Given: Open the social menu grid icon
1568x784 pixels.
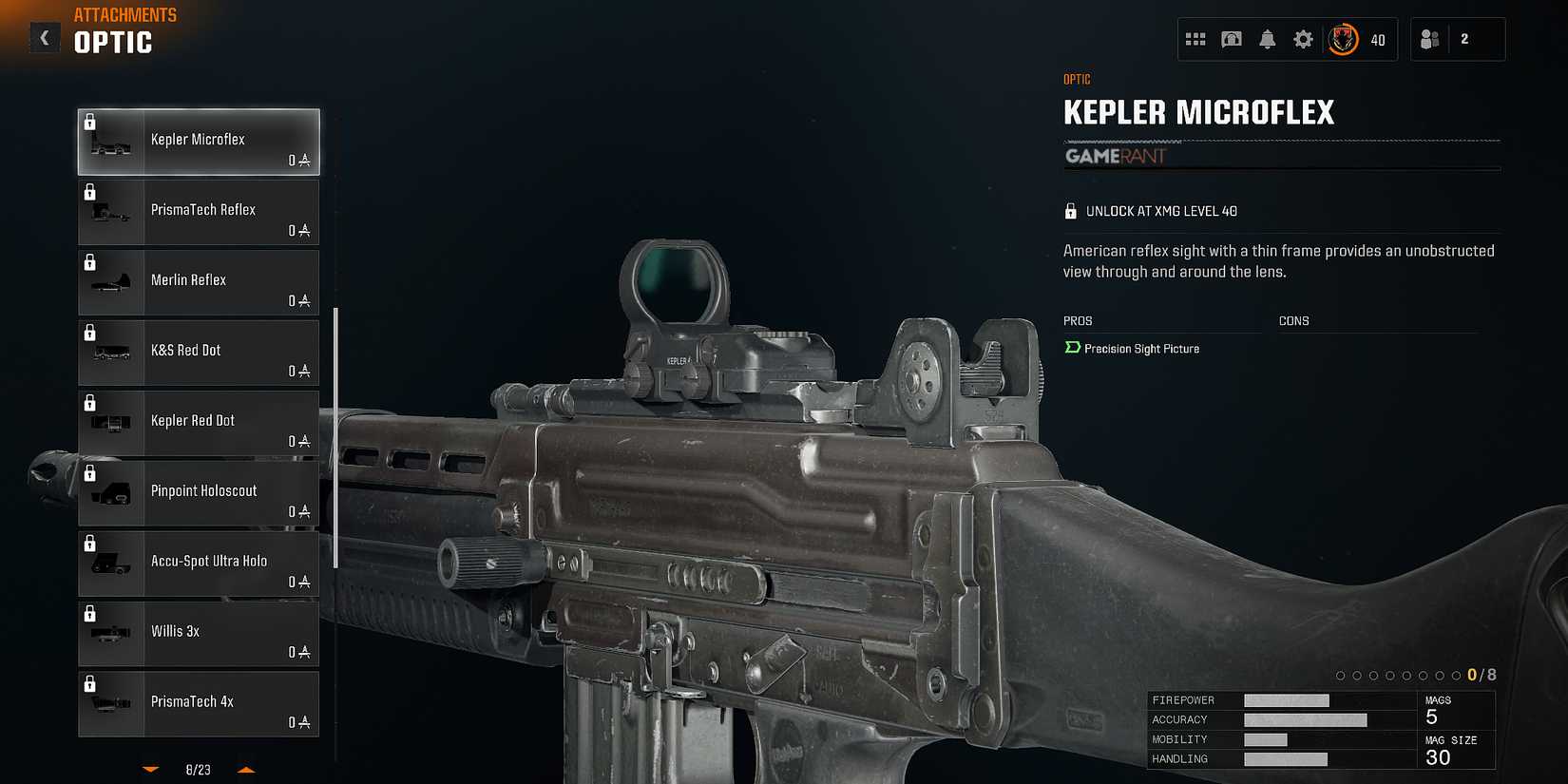Looking at the screenshot, I should [x=1196, y=39].
